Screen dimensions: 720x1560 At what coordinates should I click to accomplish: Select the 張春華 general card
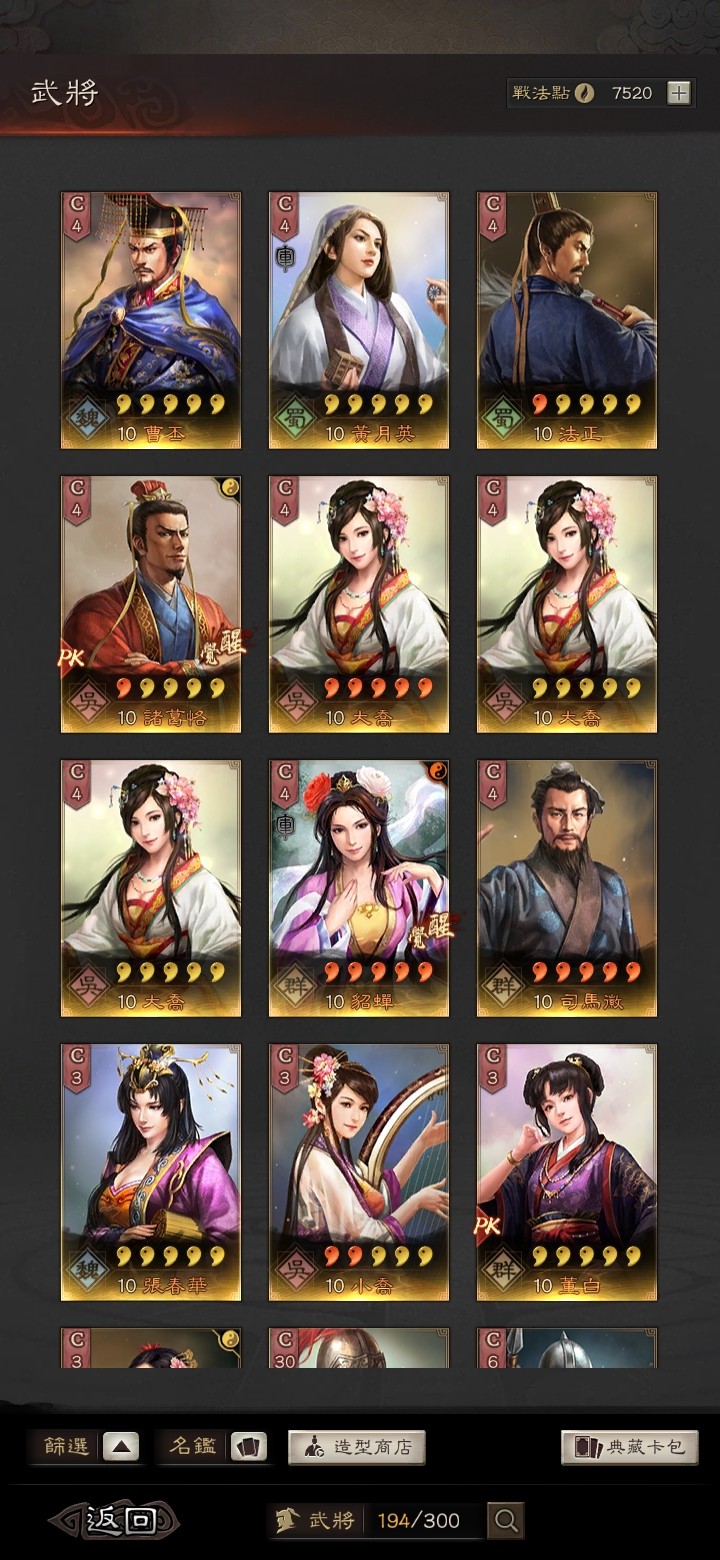pyautogui.click(x=151, y=1172)
